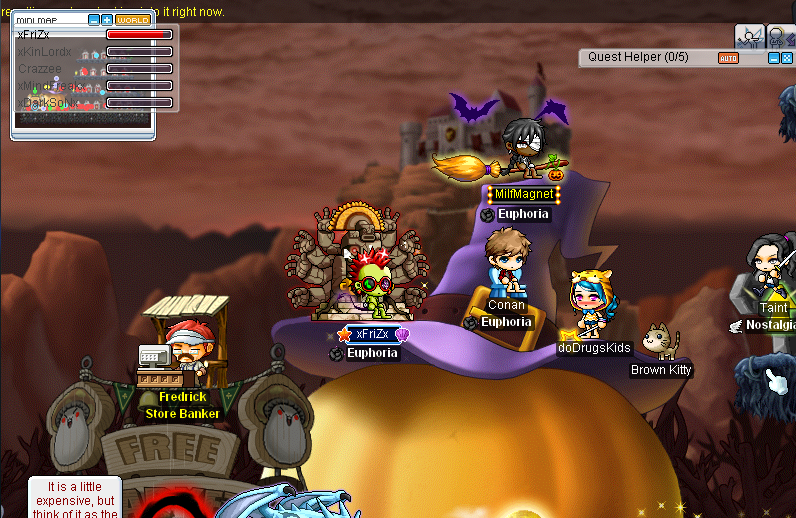Close the Quest Helper panel
Image resolution: width=796 pixels, height=518 pixels.
click(787, 58)
